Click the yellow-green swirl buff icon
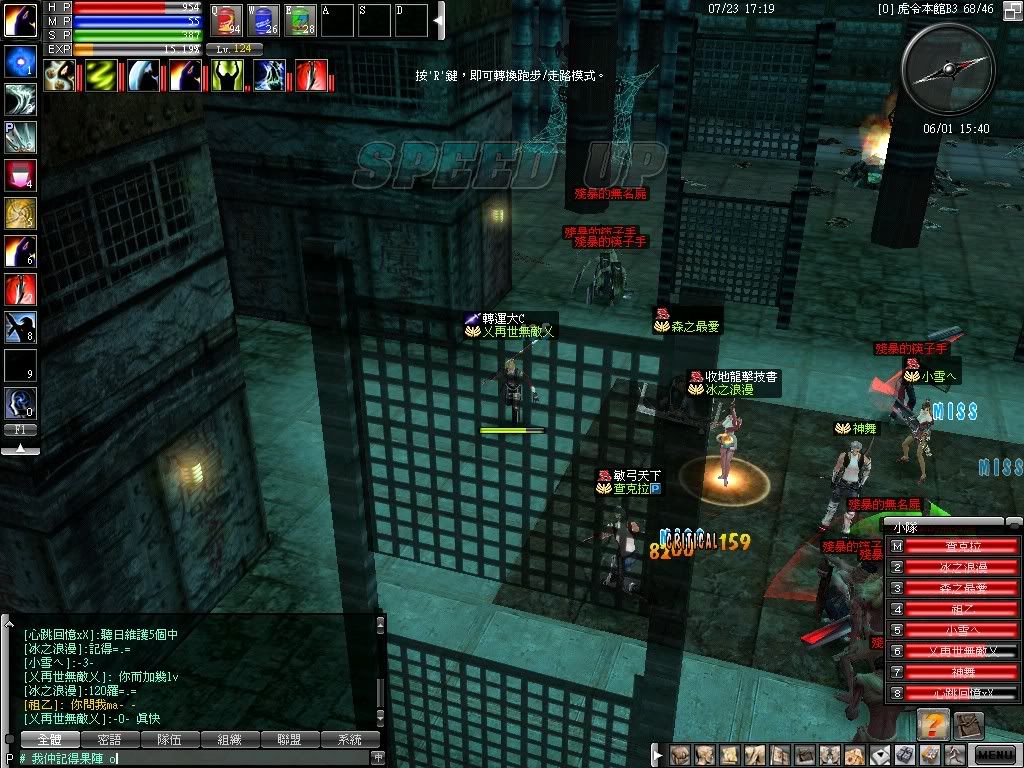The height and width of the screenshot is (768, 1024). [101, 74]
